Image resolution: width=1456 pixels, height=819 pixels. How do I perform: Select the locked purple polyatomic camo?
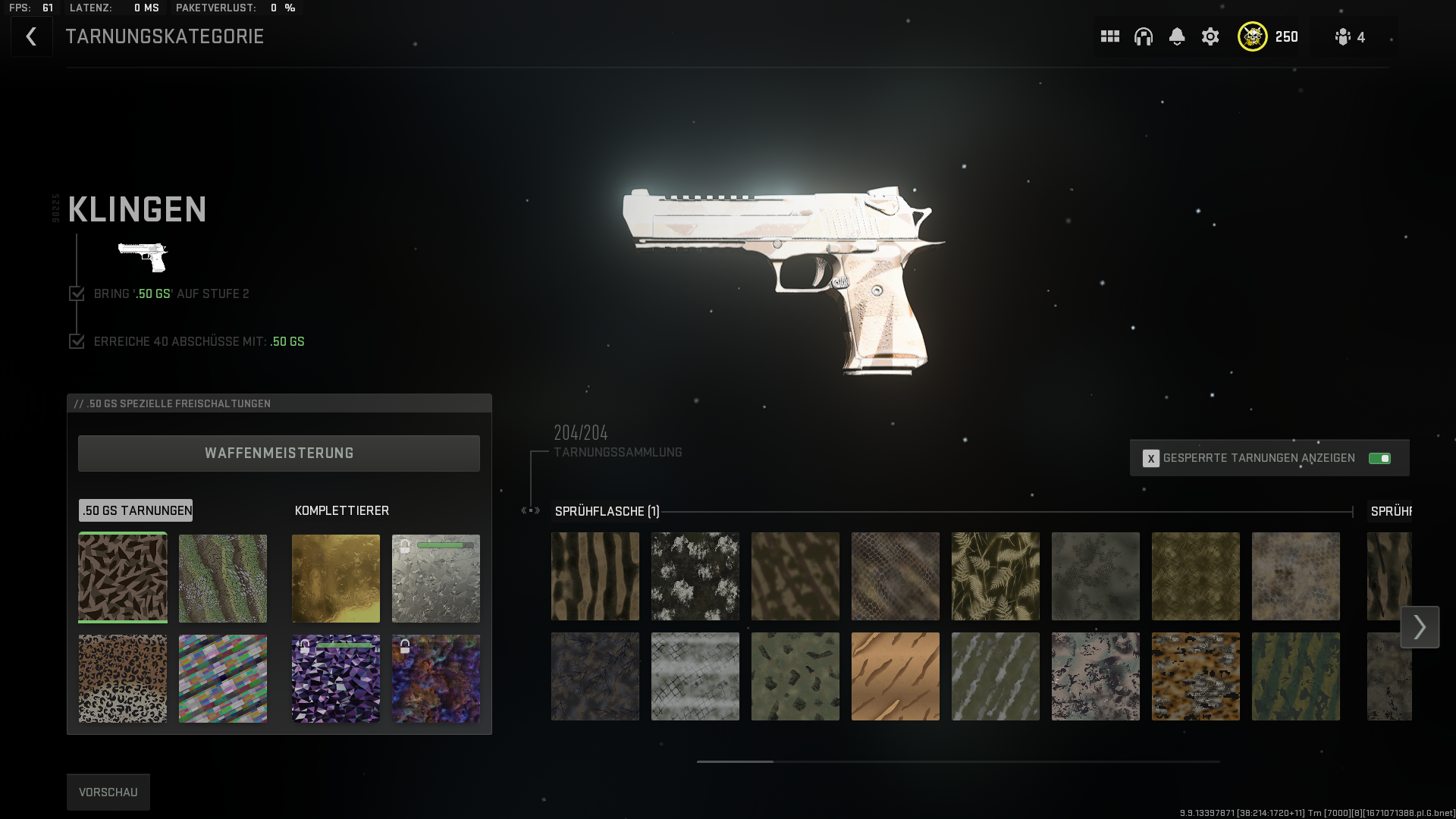336,678
